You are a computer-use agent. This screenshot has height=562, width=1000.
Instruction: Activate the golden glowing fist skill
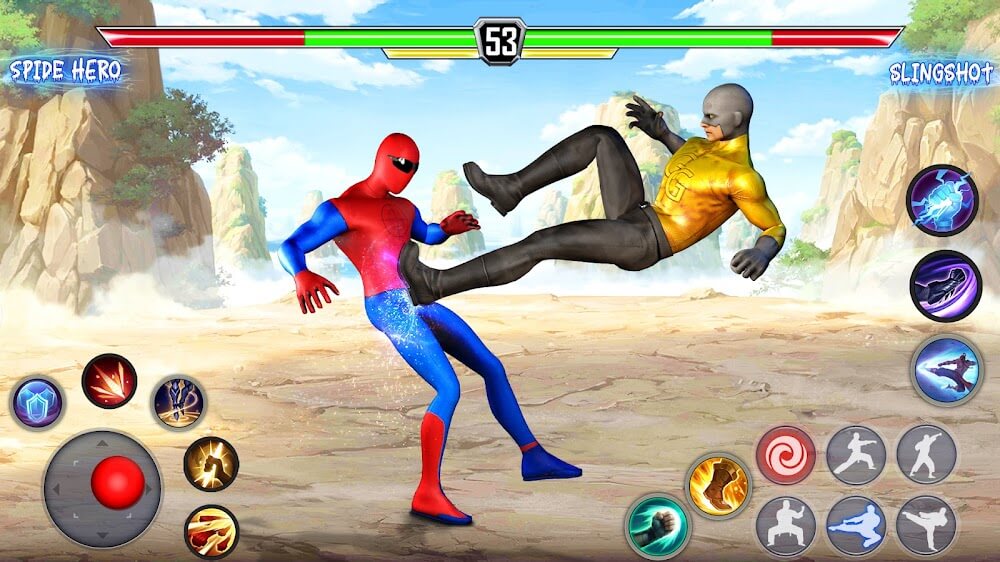click(211, 464)
